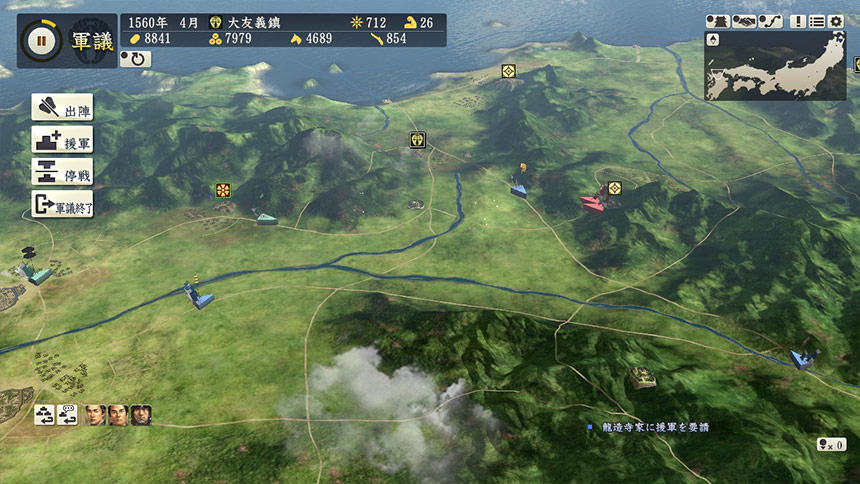860x484 pixels.
Task: Select the bearded third officer portrait
Action: (141, 414)
